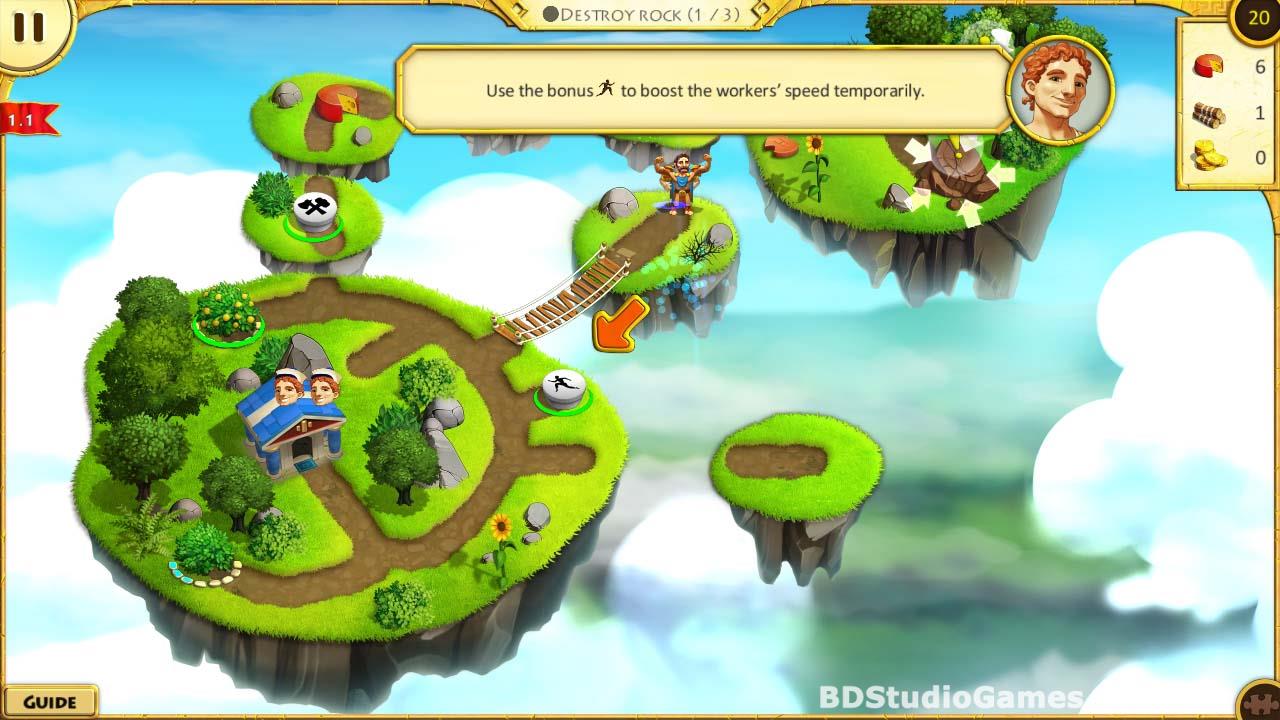Image resolution: width=1280 pixels, height=720 pixels.
Task: Pause the game
Action: [29, 28]
